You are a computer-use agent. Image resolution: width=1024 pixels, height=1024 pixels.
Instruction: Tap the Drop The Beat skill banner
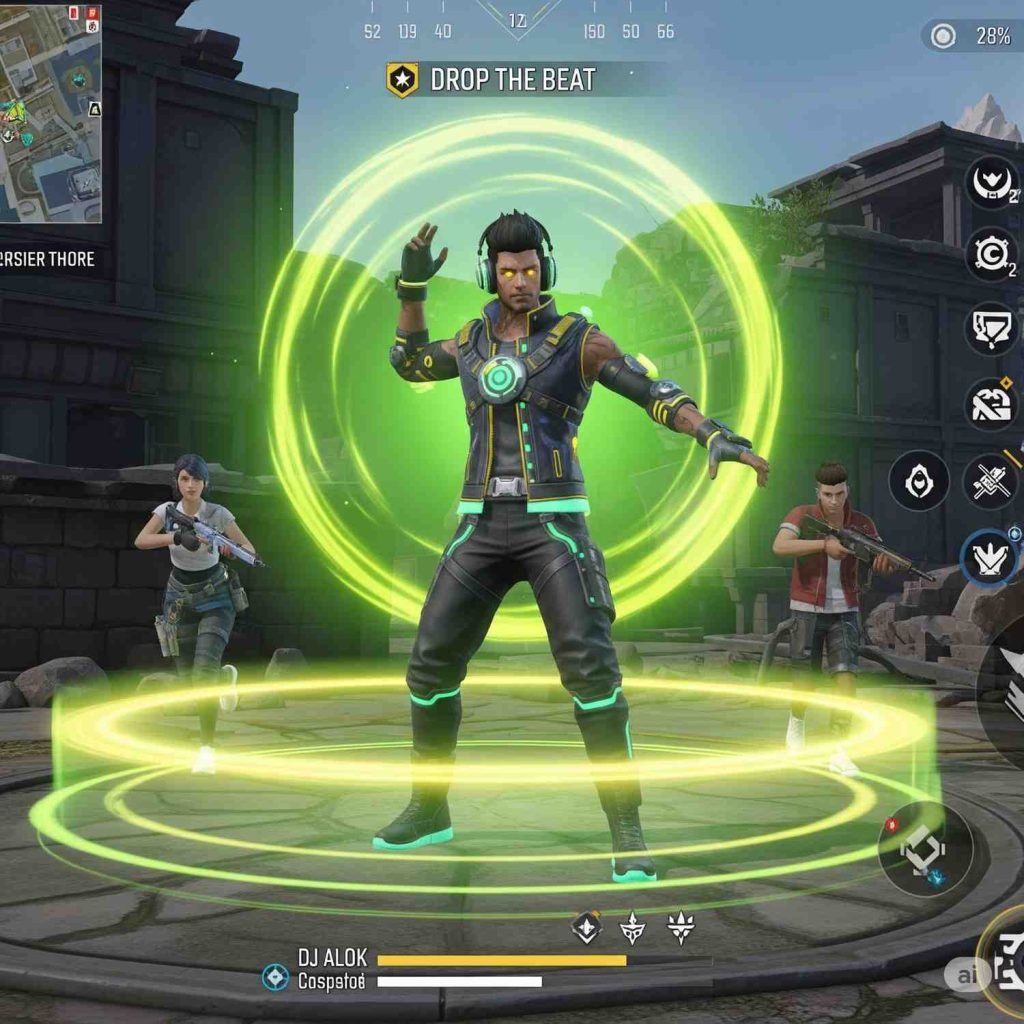(x=492, y=80)
